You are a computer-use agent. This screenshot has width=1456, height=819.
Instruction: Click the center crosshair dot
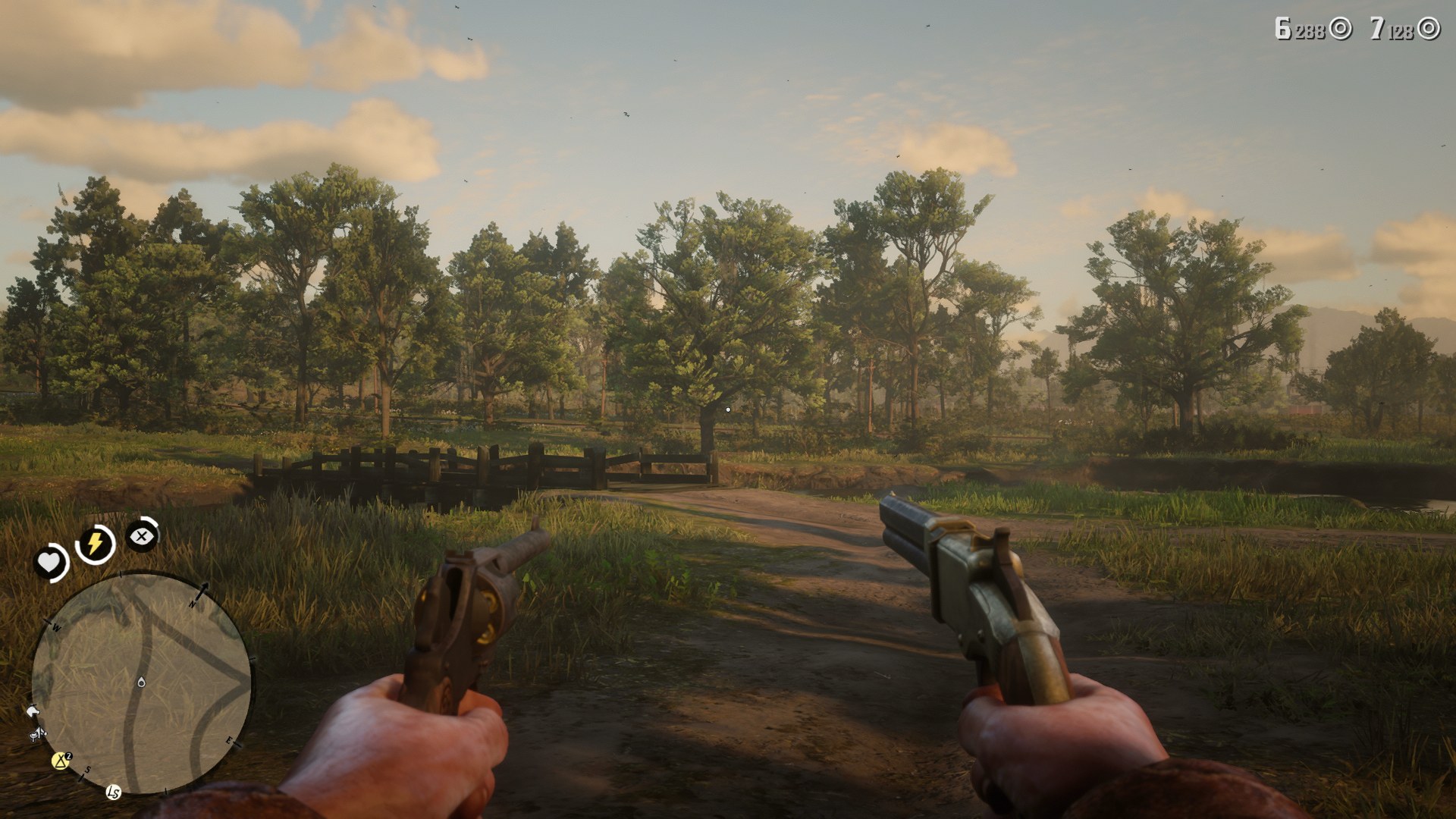[728, 408]
